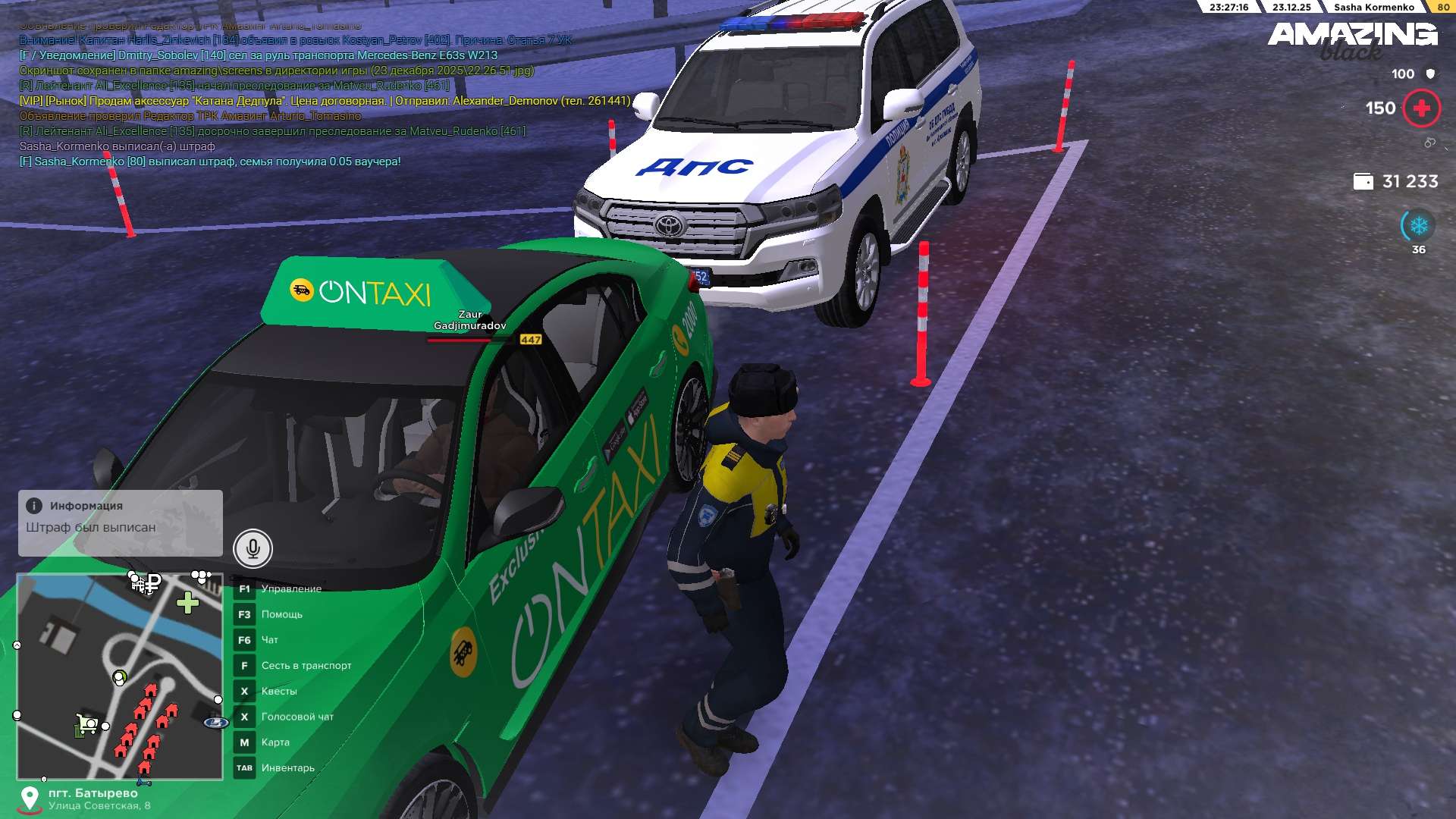Select the ruble bank marker on minimap
The width and height of the screenshot is (1456, 819).
click(x=153, y=583)
